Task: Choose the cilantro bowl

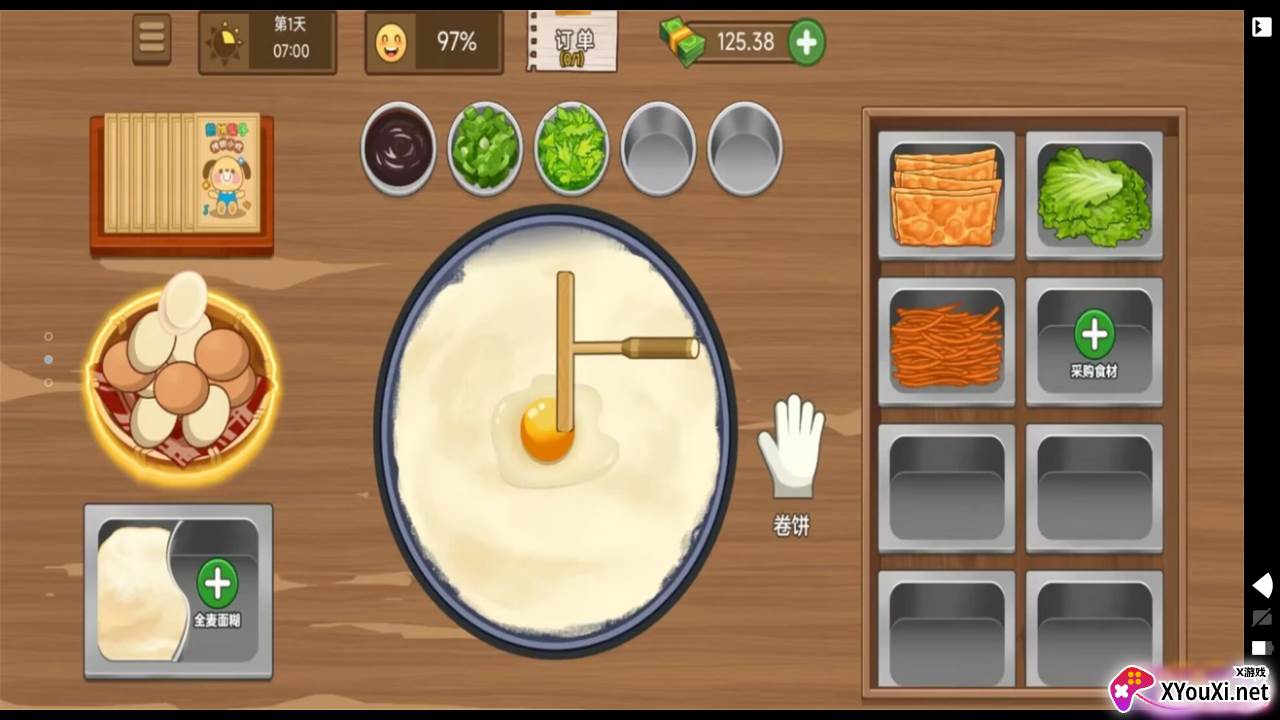Action: tap(571, 148)
